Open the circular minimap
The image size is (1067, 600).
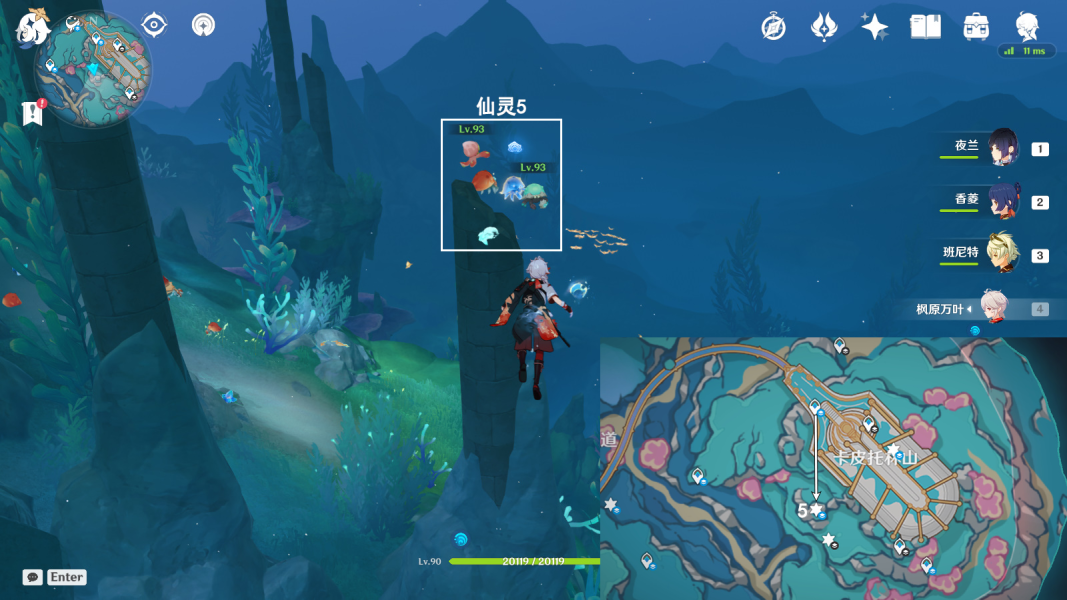pos(93,70)
